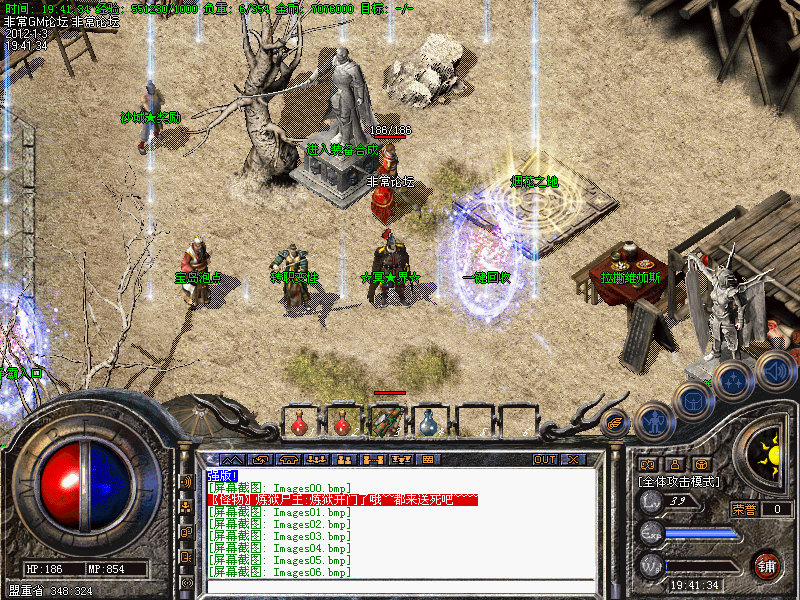Click the OUT button on chat panel
Viewport: 800px width, 600px height.
tap(544, 460)
